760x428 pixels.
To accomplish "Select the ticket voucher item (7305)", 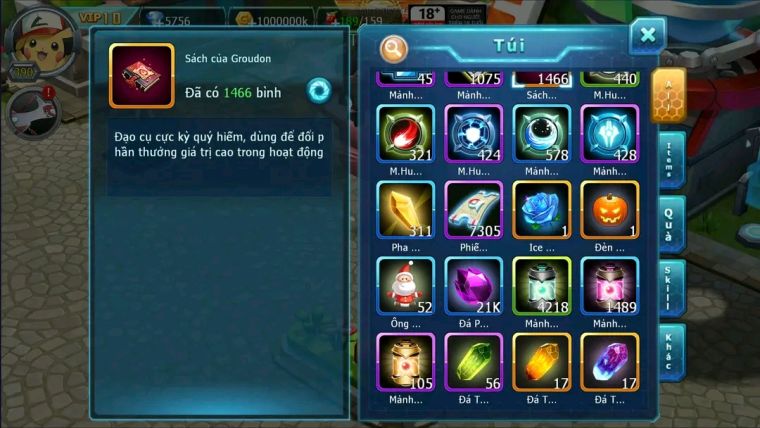I will [473, 210].
